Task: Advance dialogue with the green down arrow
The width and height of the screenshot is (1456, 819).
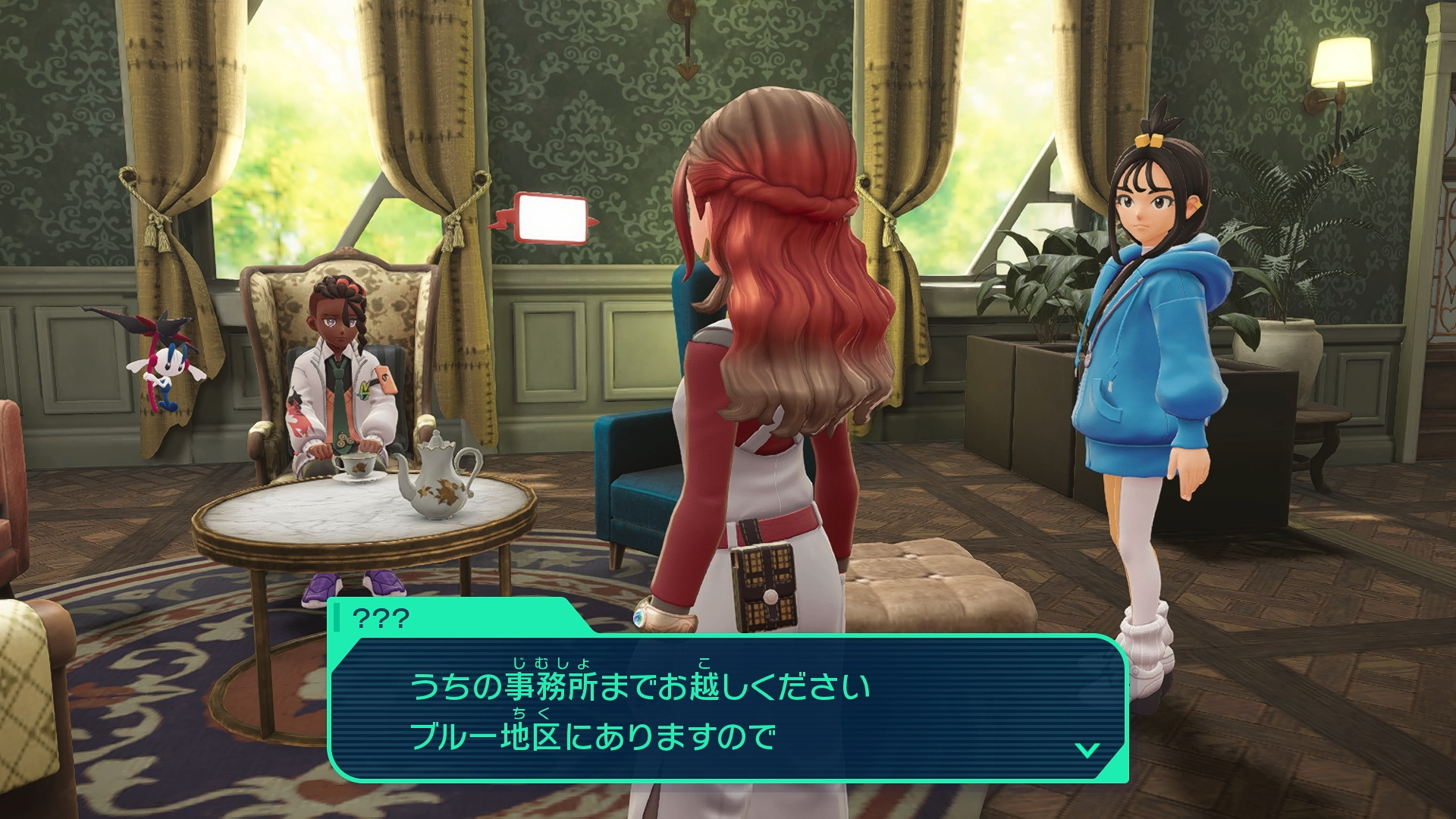Action: coord(1087,750)
